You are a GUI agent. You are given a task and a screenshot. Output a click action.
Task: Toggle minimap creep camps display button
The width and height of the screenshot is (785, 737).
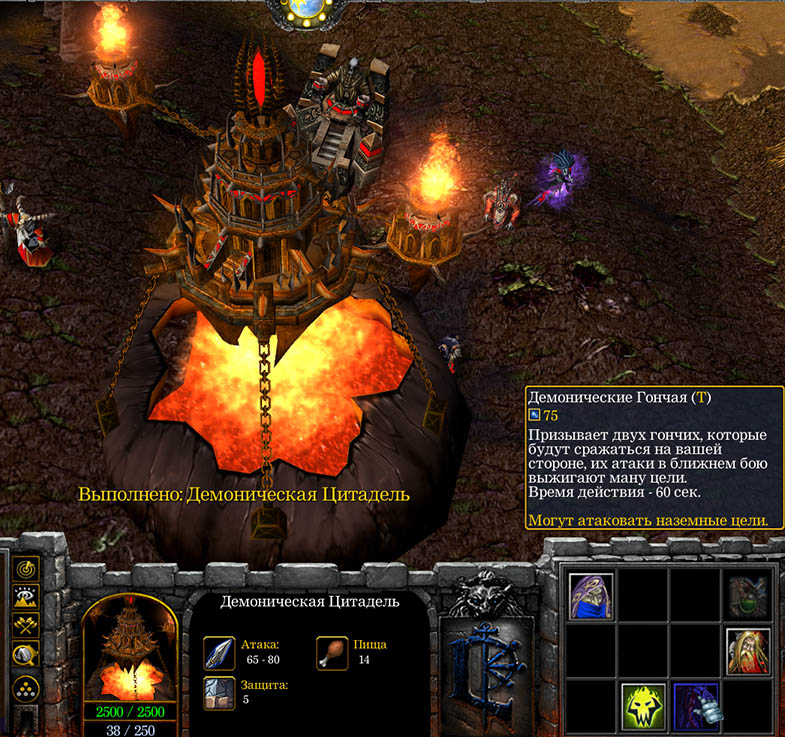tap(25, 656)
